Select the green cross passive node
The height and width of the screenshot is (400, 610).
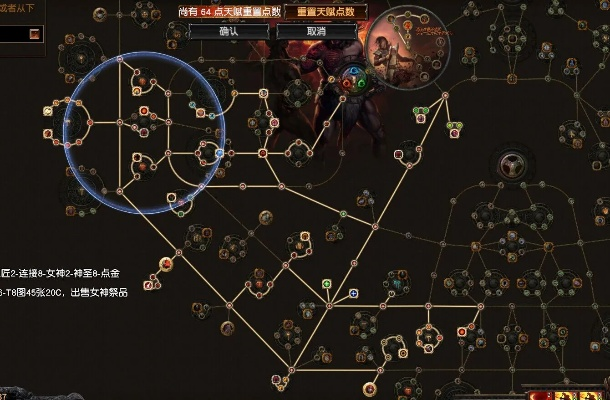[x=326, y=284]
